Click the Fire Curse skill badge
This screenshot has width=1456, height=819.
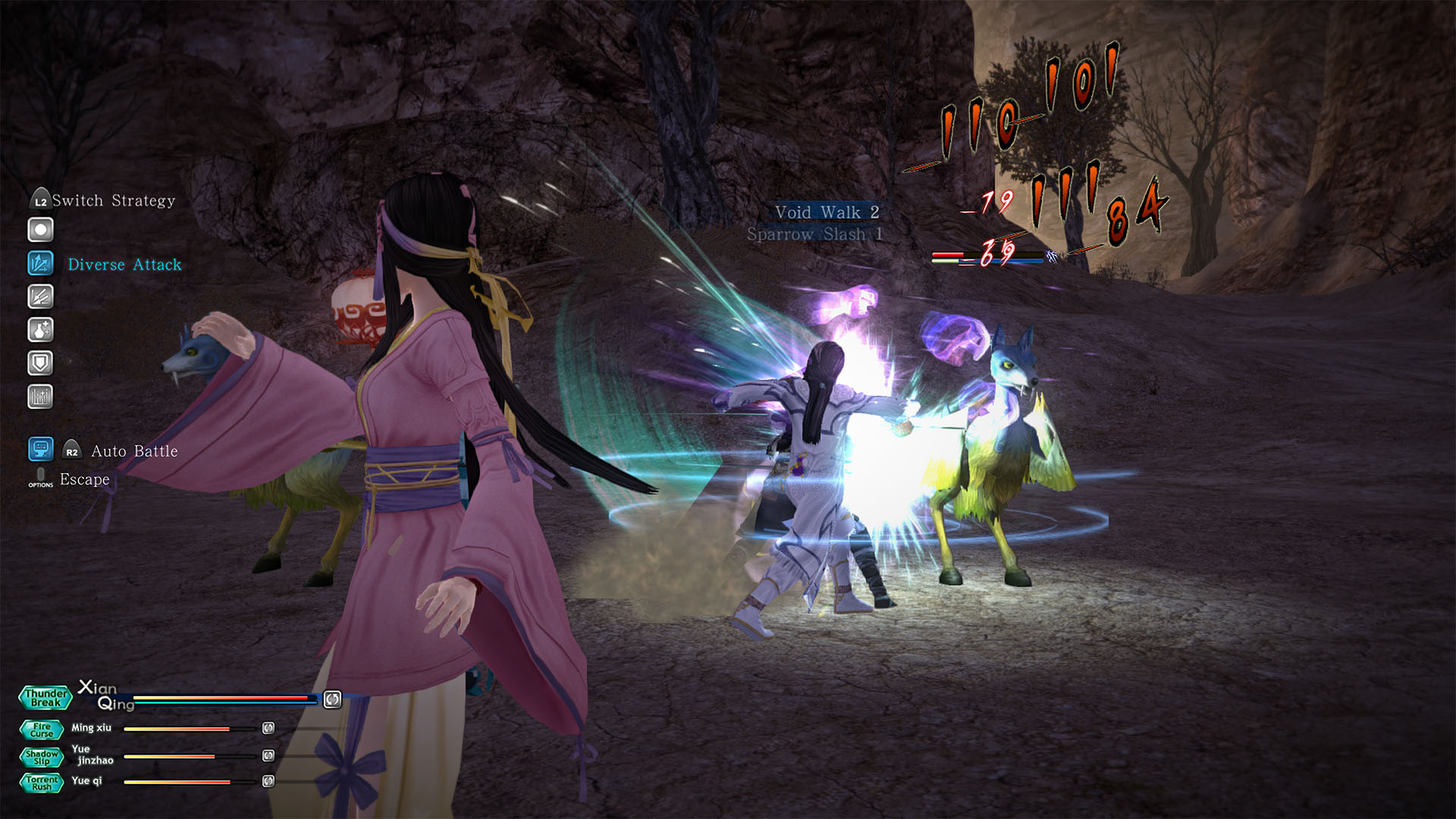(42, 730)
